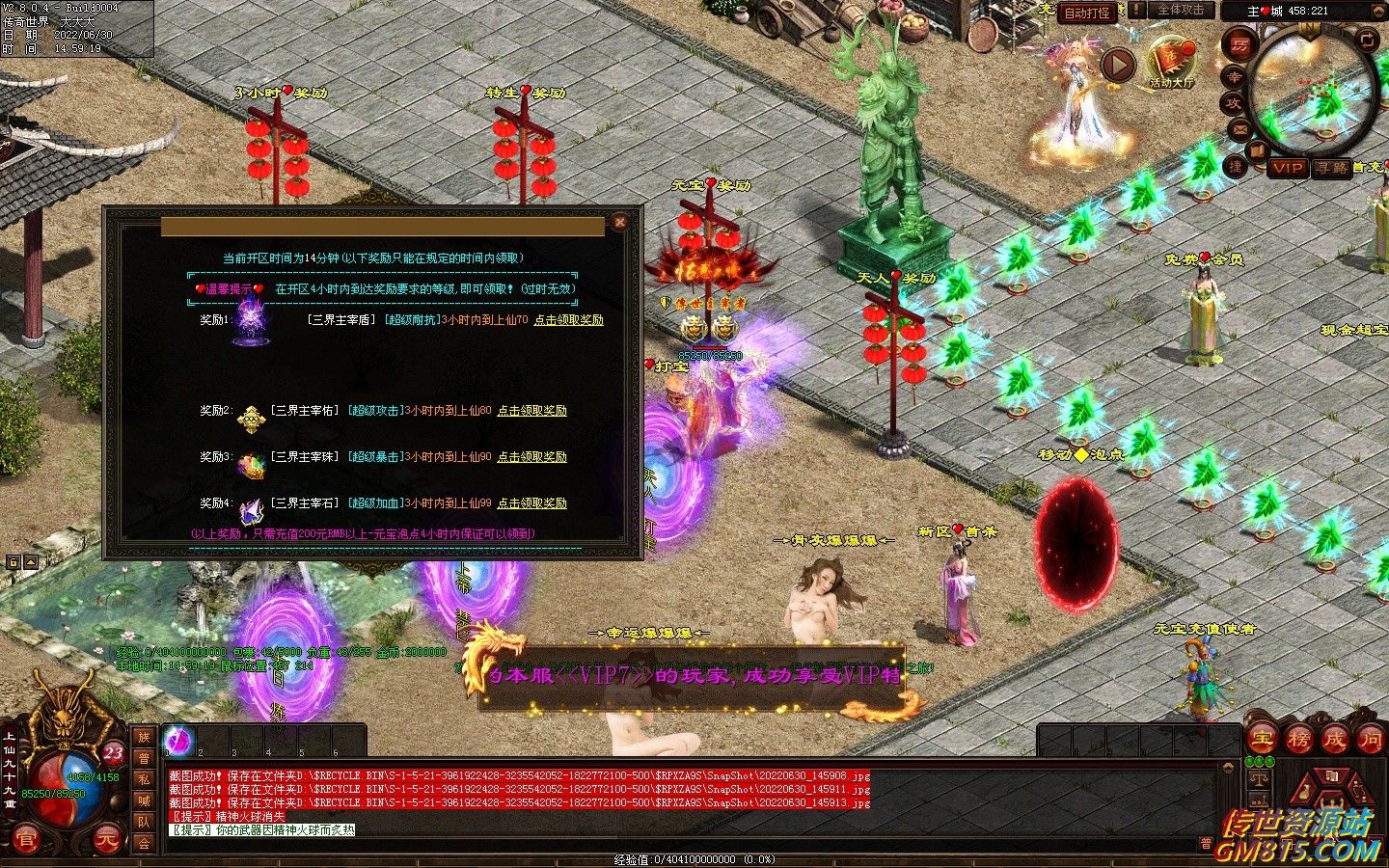Close the server-opening rewards dialog
Viewport: 1389px width, 868px height.
(620, 222)
